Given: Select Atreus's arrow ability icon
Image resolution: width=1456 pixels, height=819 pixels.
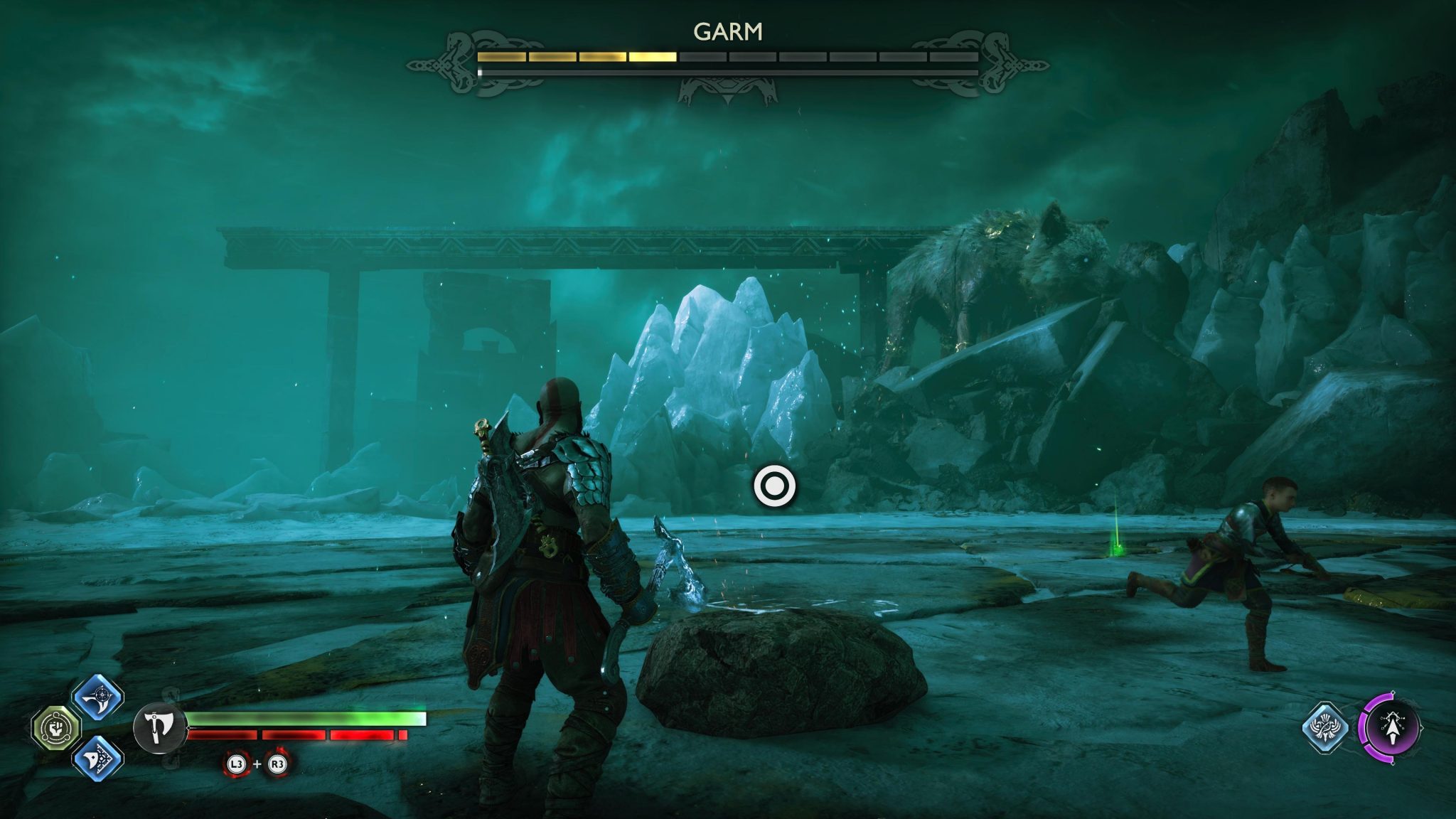Looking at the screenshot, I should click(1393, 727).
